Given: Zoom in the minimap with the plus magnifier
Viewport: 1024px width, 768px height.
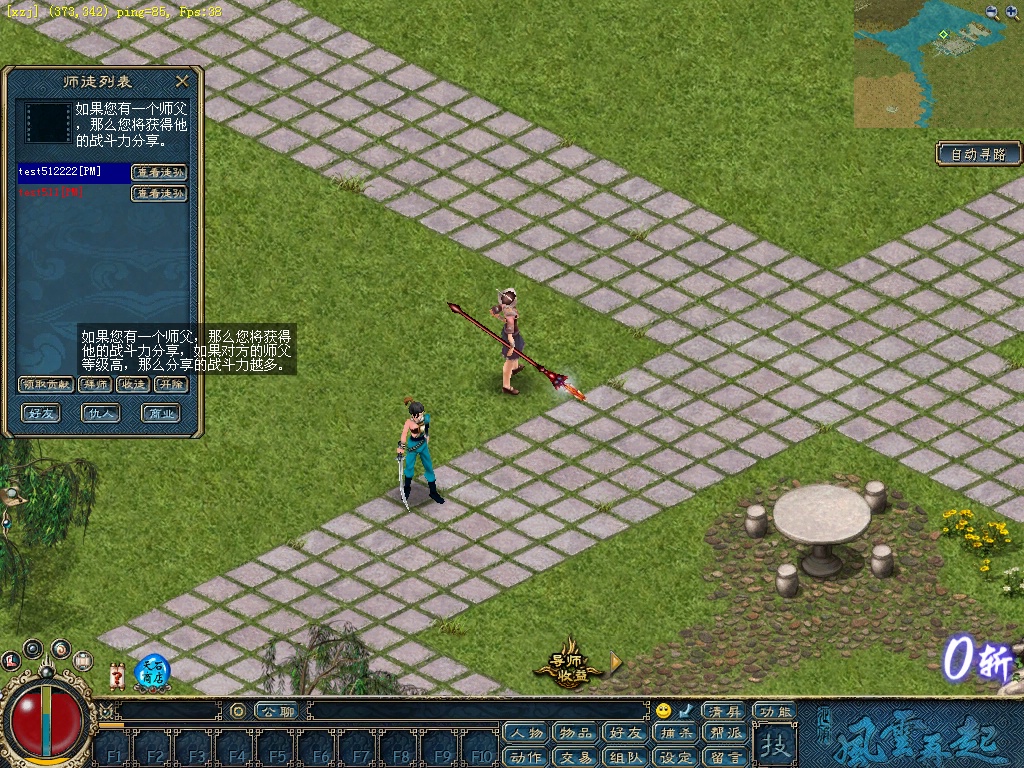Looking at the screenshot, I should point(992,12).
